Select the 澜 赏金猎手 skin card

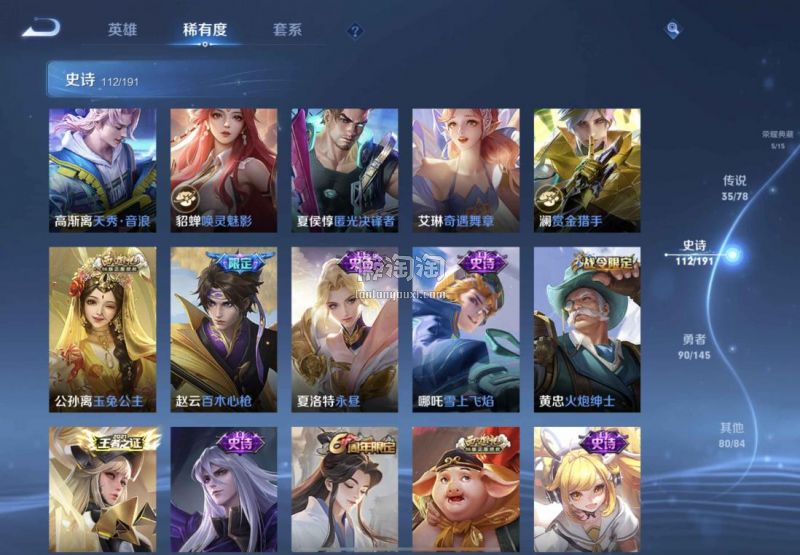[x=586, y=170]
